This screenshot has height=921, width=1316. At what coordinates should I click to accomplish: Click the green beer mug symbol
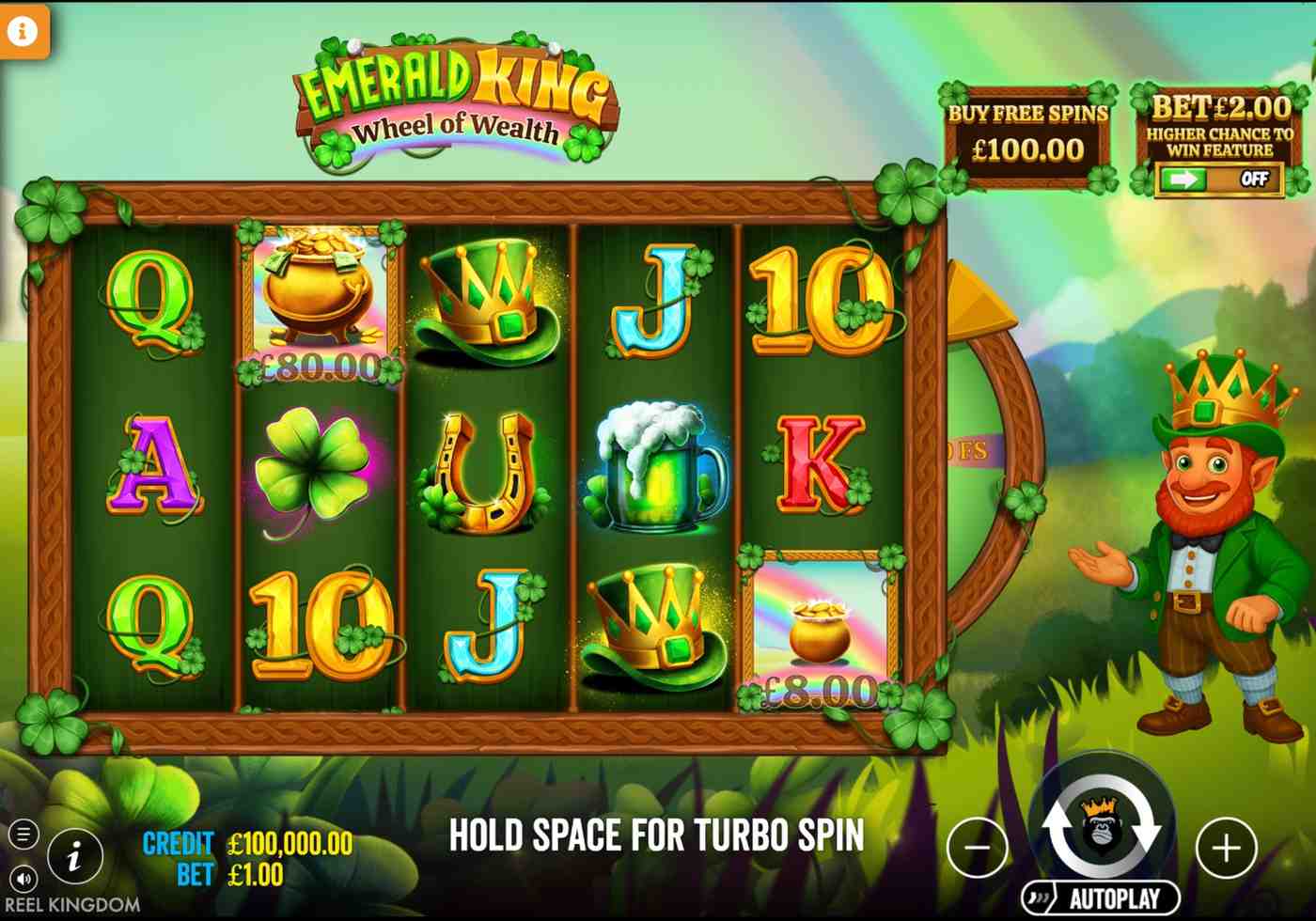(x=655, y=470)
